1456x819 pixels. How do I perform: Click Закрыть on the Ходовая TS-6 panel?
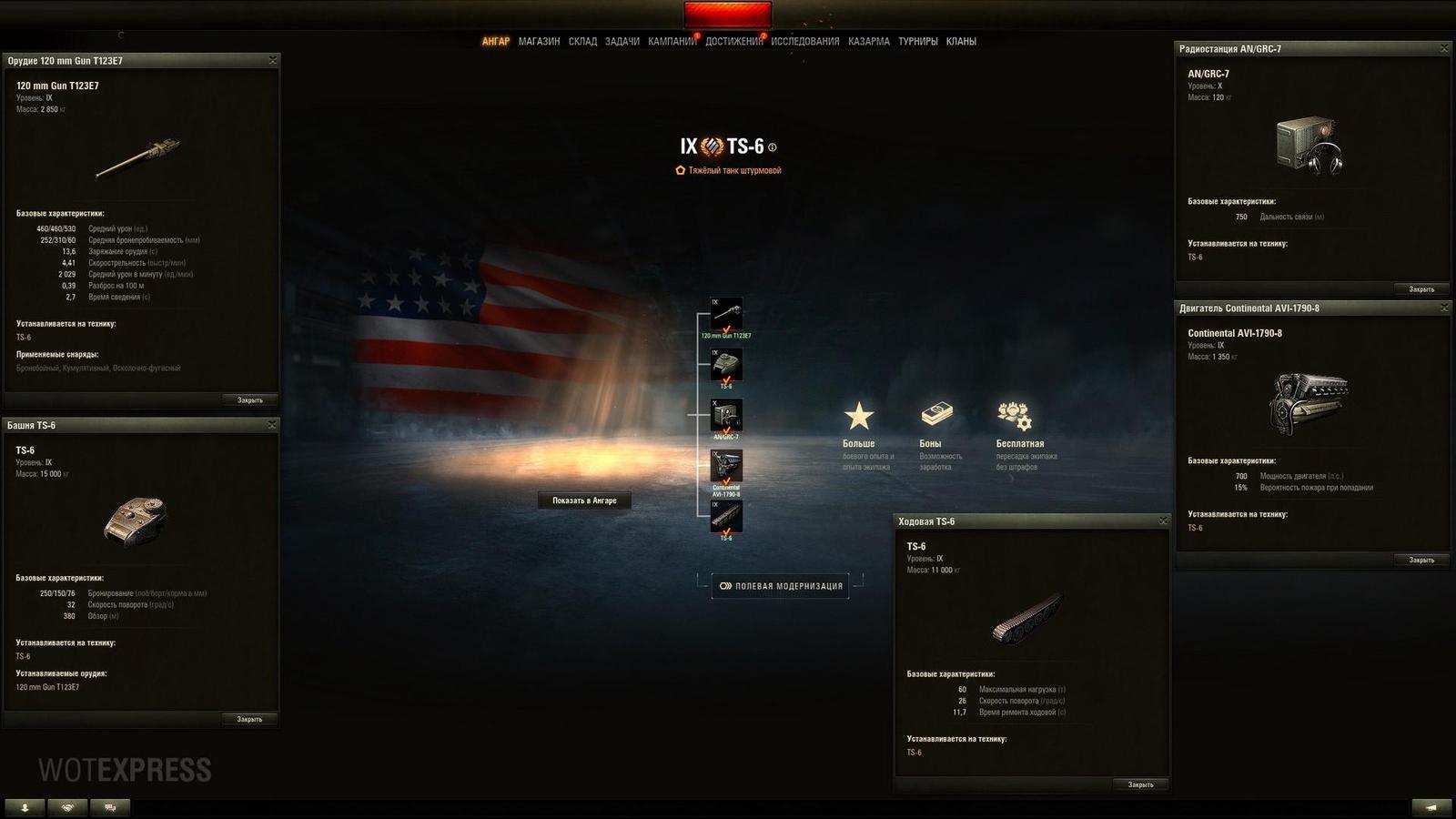(x=1140, y=784)
